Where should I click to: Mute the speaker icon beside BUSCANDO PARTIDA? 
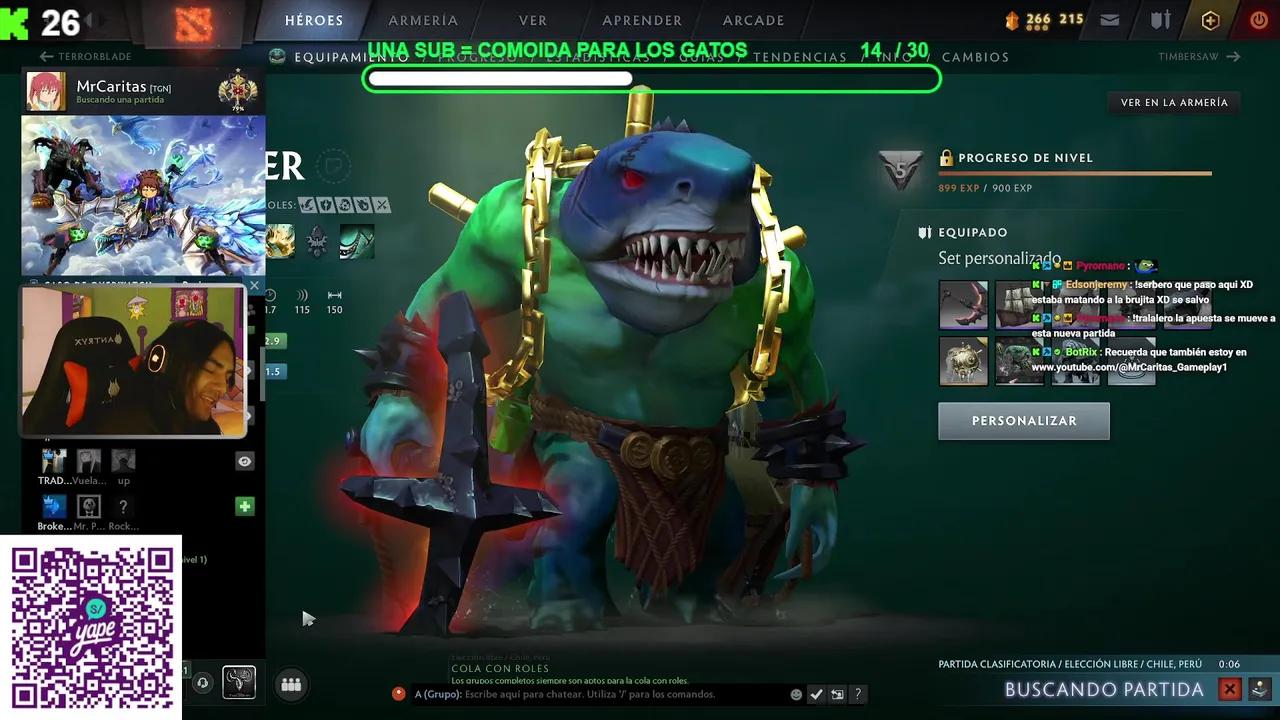(x=1258, y=689)
